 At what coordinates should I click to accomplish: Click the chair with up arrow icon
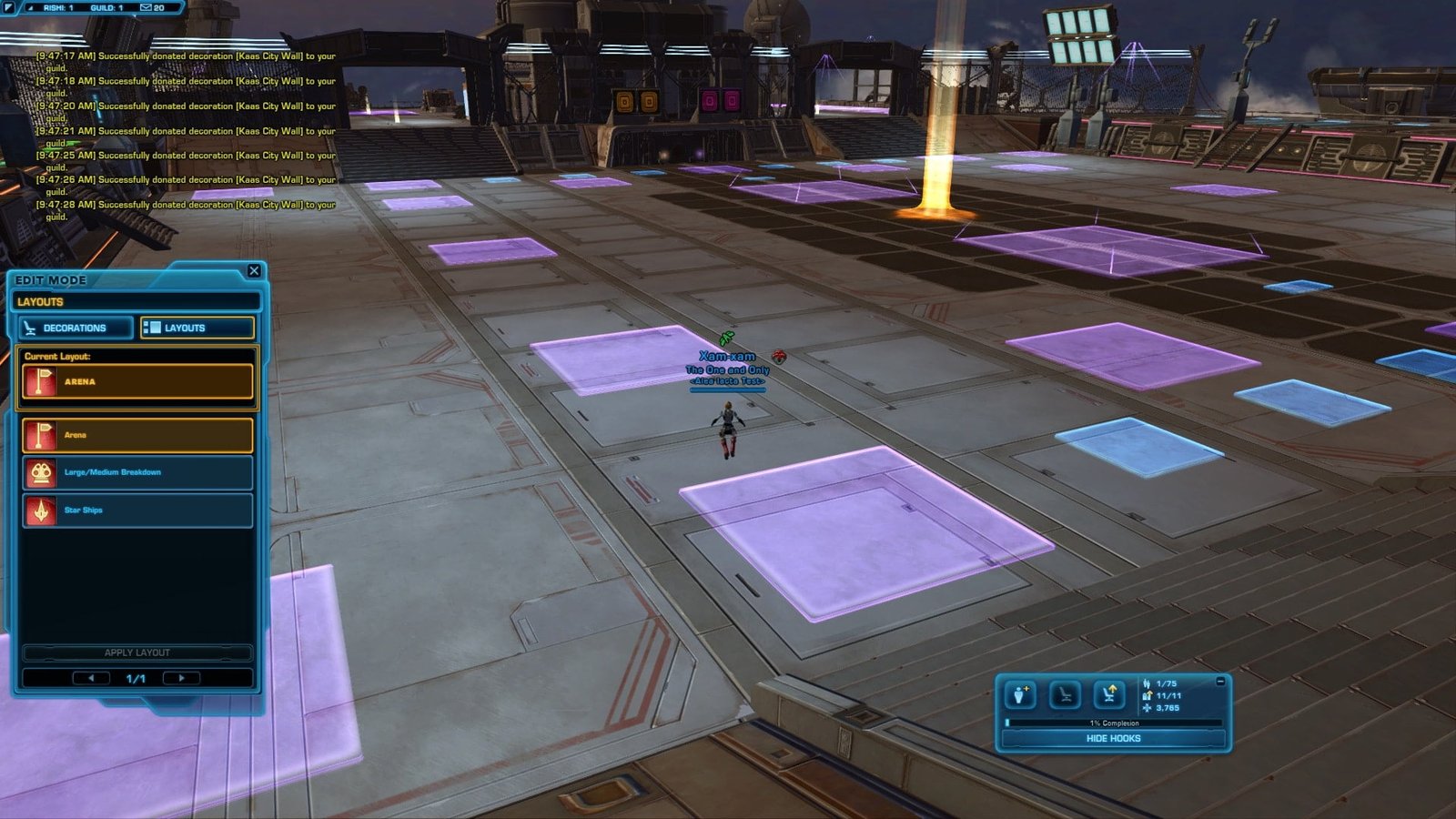coord(1108,696)
